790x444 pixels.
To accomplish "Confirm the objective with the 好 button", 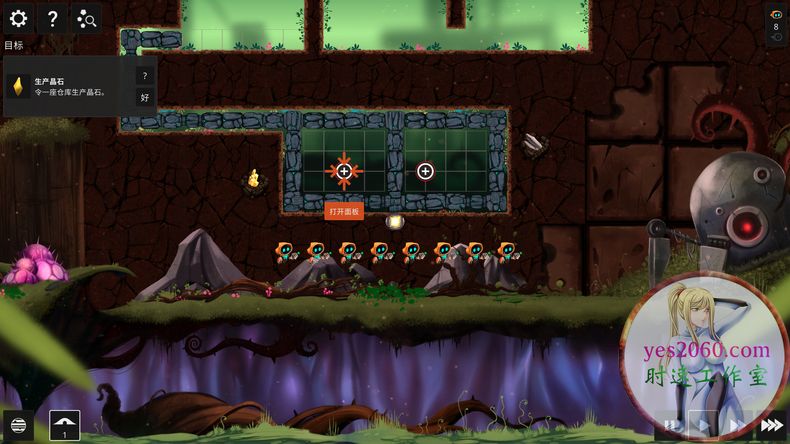I will (144, 97).
